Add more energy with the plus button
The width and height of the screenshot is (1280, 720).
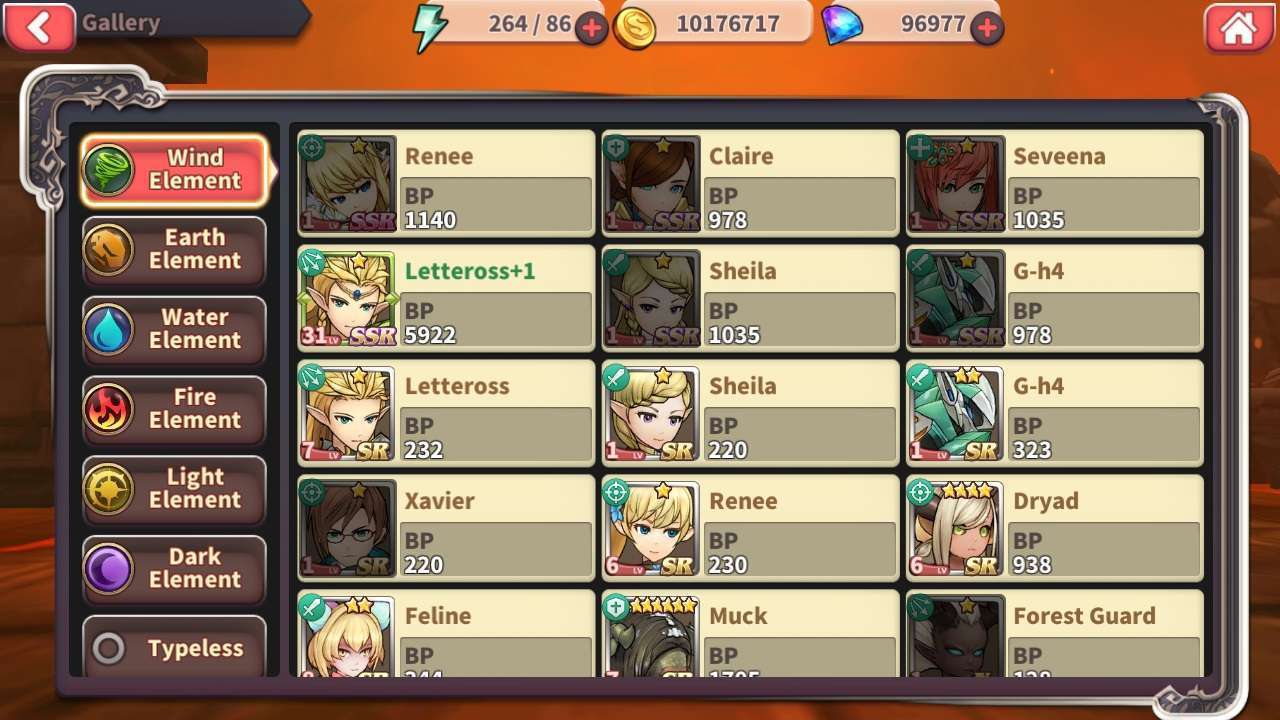(591, 29)
